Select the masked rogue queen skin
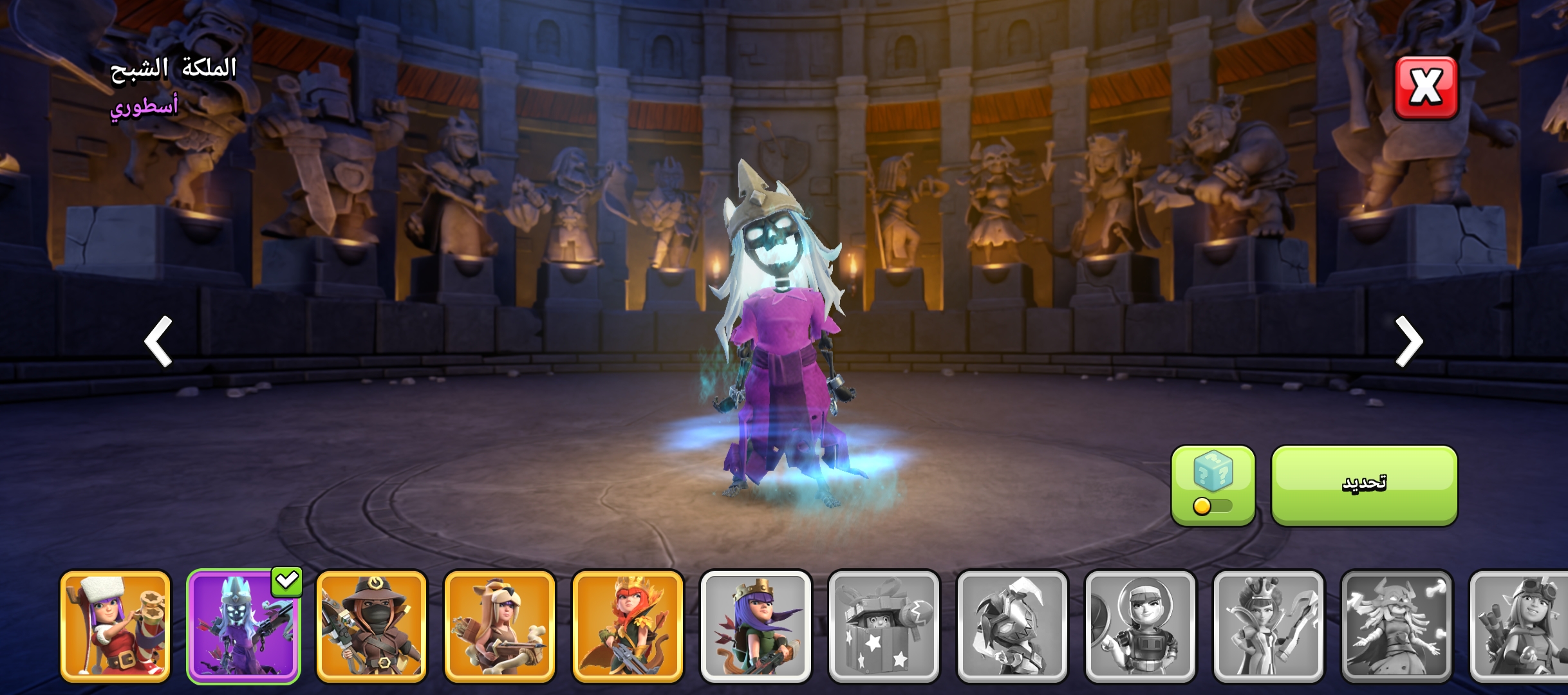 point(371,626)
